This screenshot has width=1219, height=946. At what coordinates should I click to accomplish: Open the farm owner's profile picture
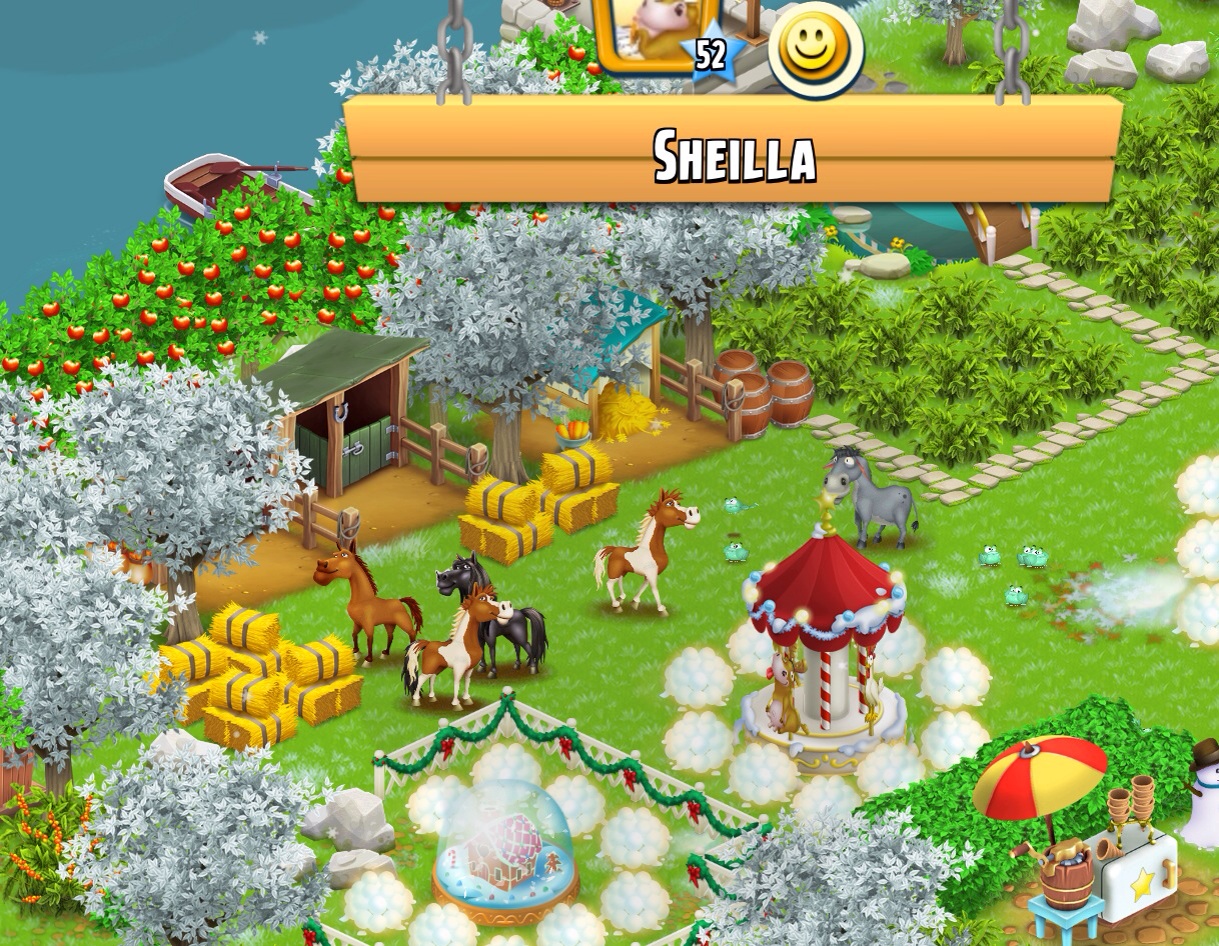coord(645,32)
